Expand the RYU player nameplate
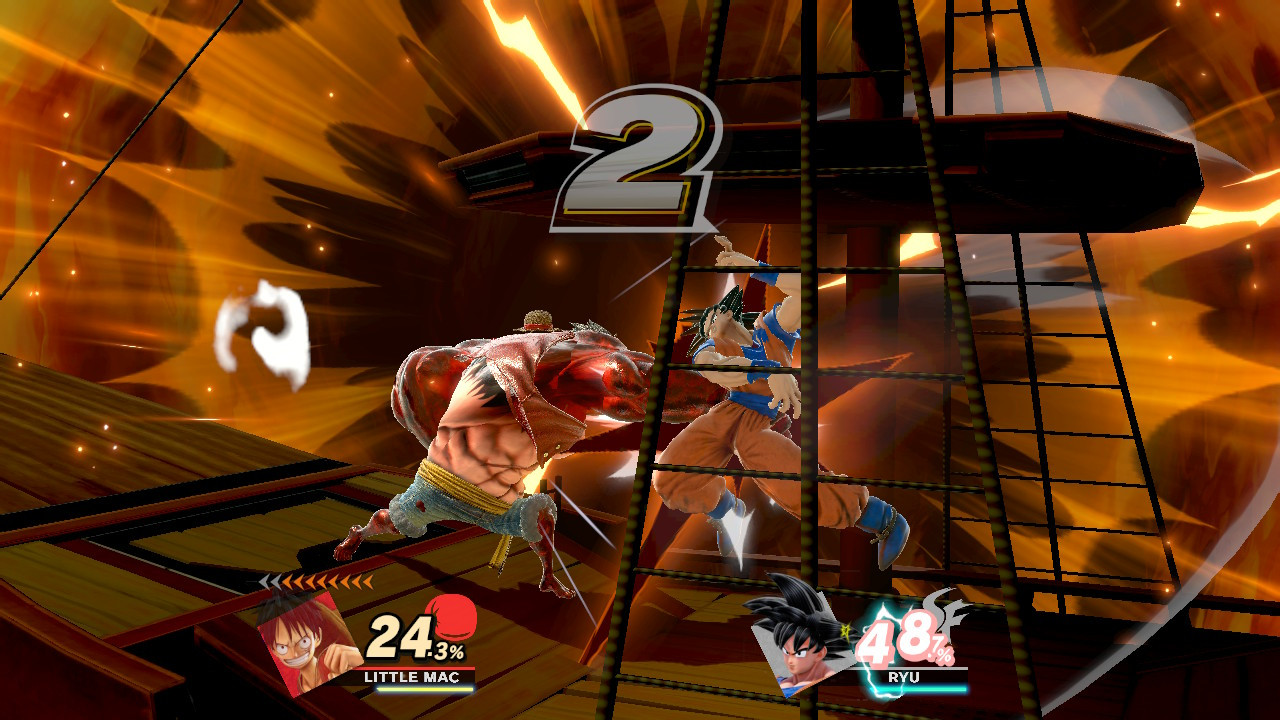This screenshot has height=720, width=1280. [x=904, y=676]
